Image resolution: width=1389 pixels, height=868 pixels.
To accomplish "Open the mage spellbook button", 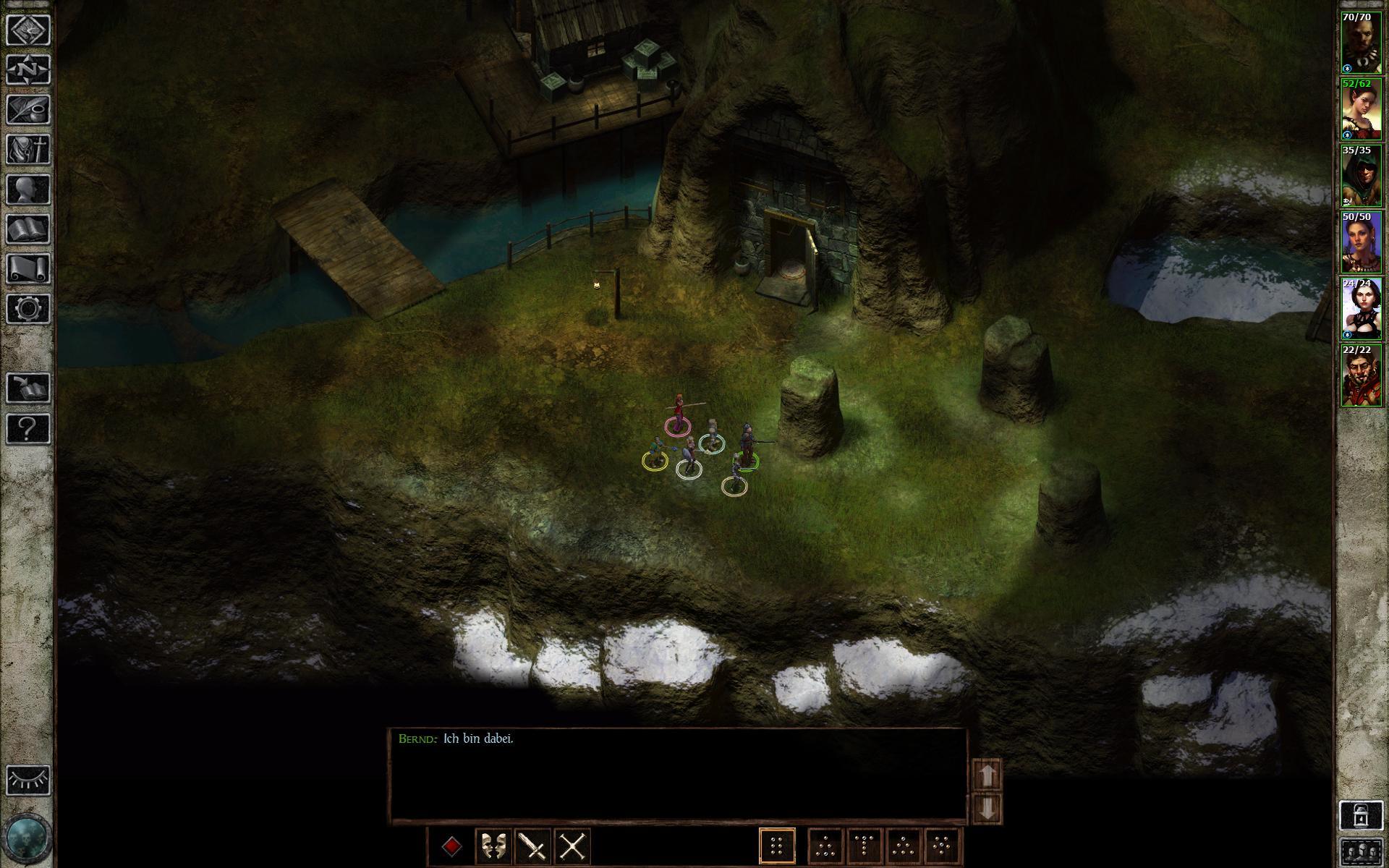I will point(28,229).
